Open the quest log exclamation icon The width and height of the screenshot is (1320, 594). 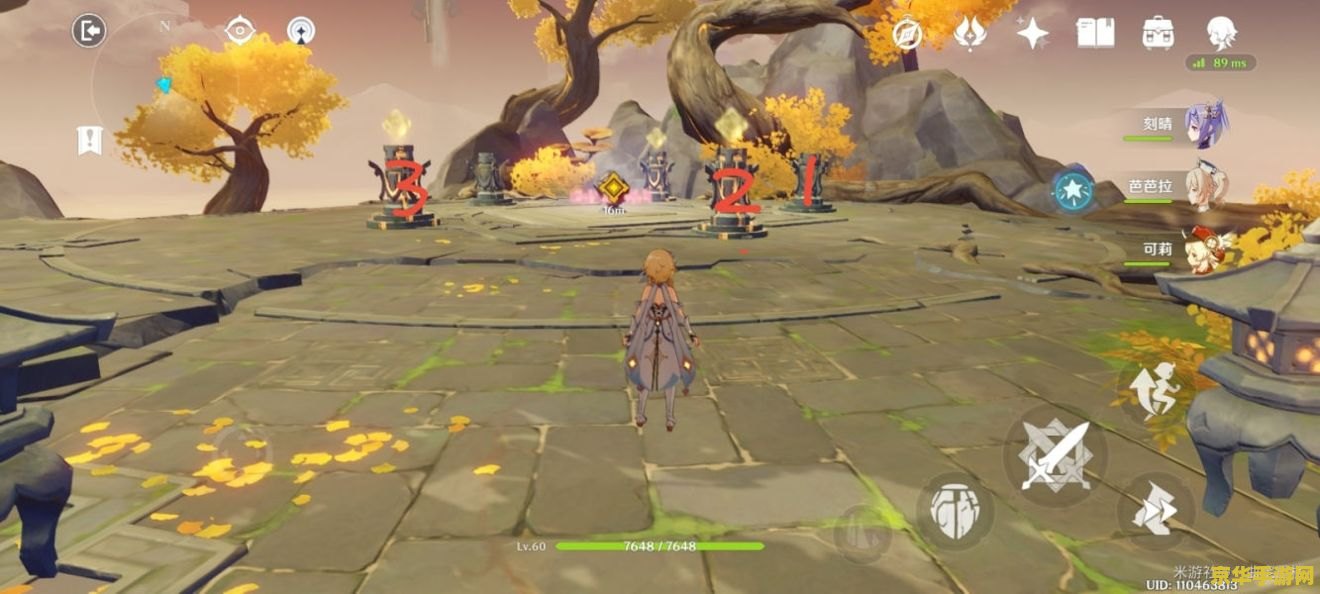click(90, 141)
